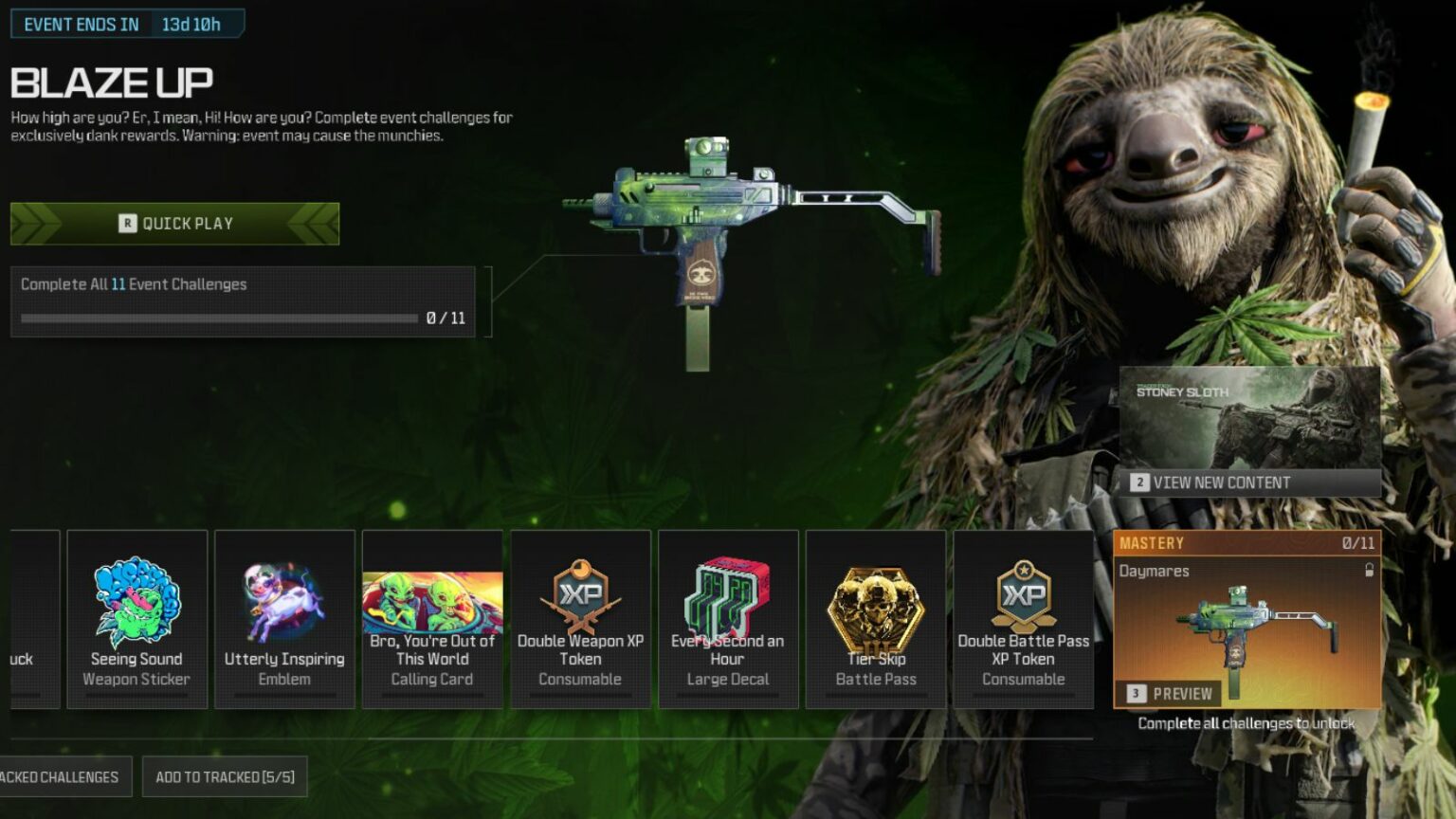Click the Every Second an Hour decal icon

tap(728, 597)
